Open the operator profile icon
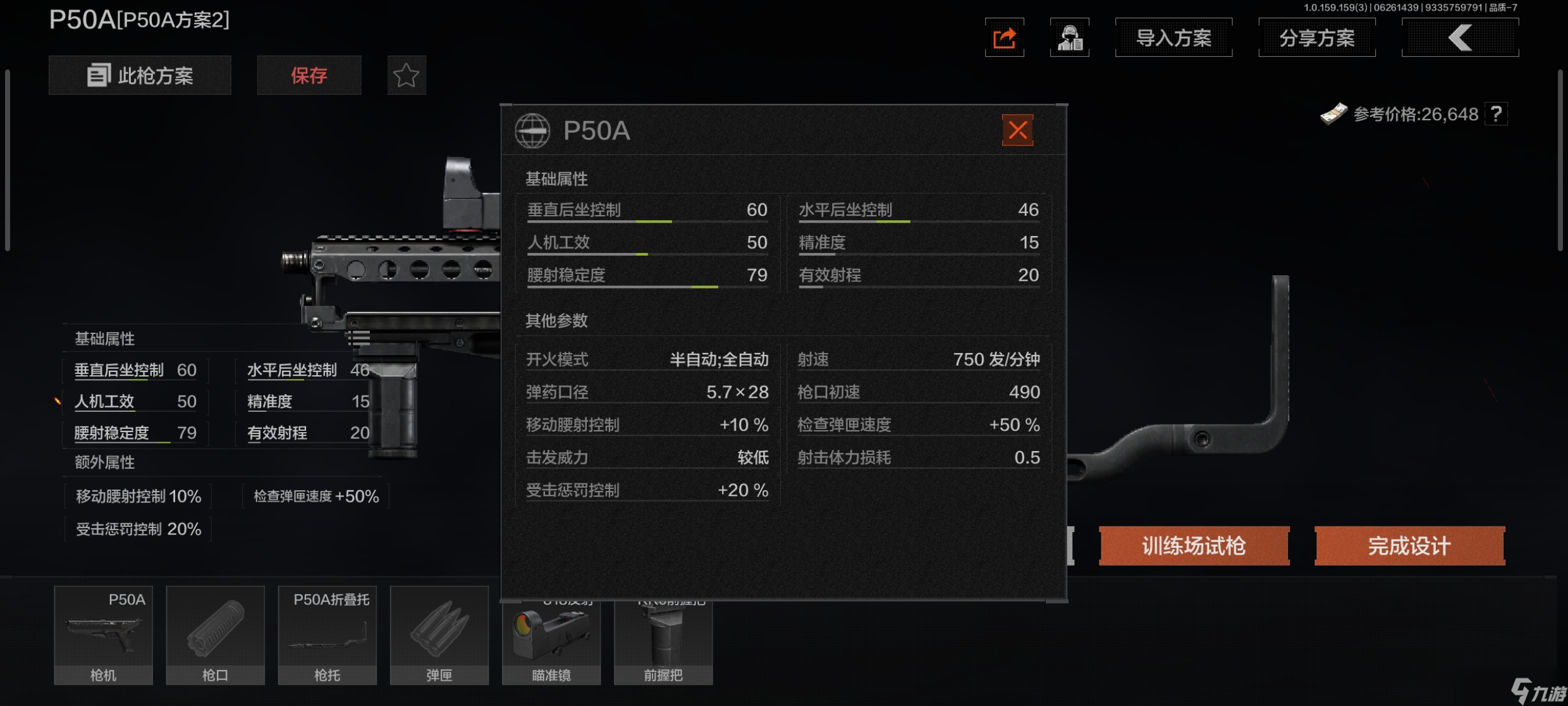 tap(1069, 38)
